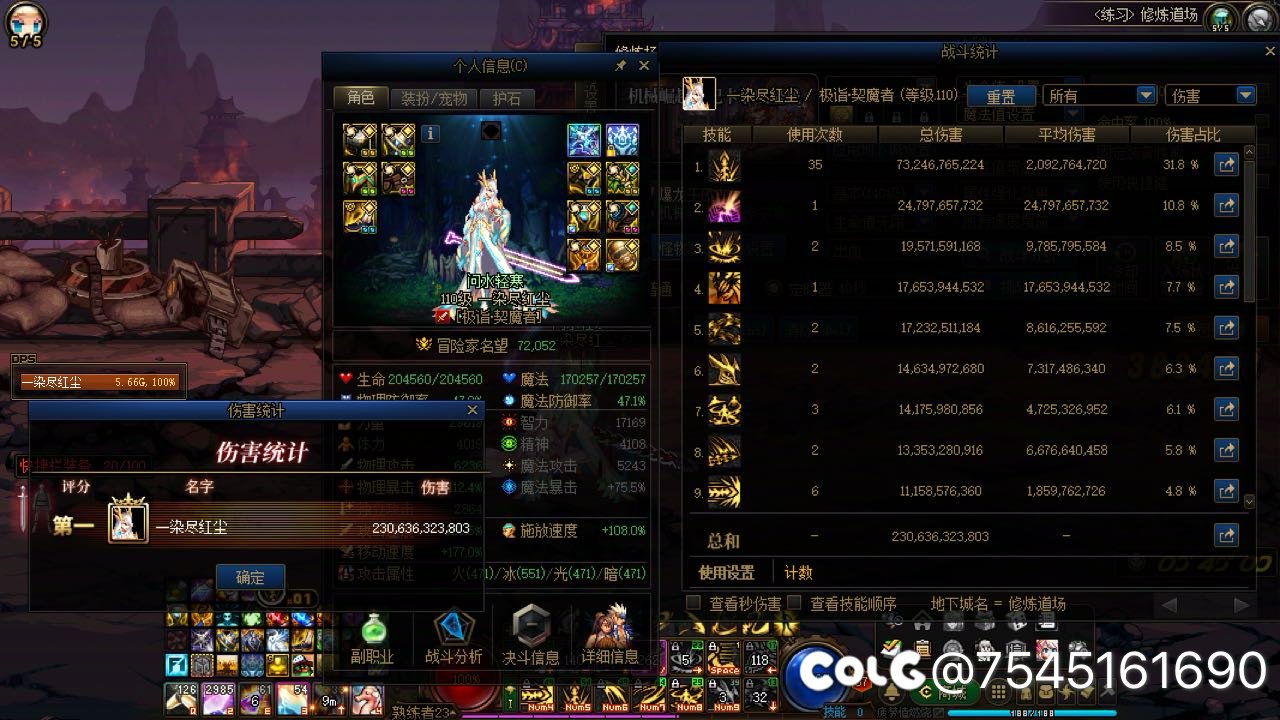The height and width of the screenshot is (720, 1280).
Task: Click the rank 1 skill icon in battle statistics
Action: 724,165
